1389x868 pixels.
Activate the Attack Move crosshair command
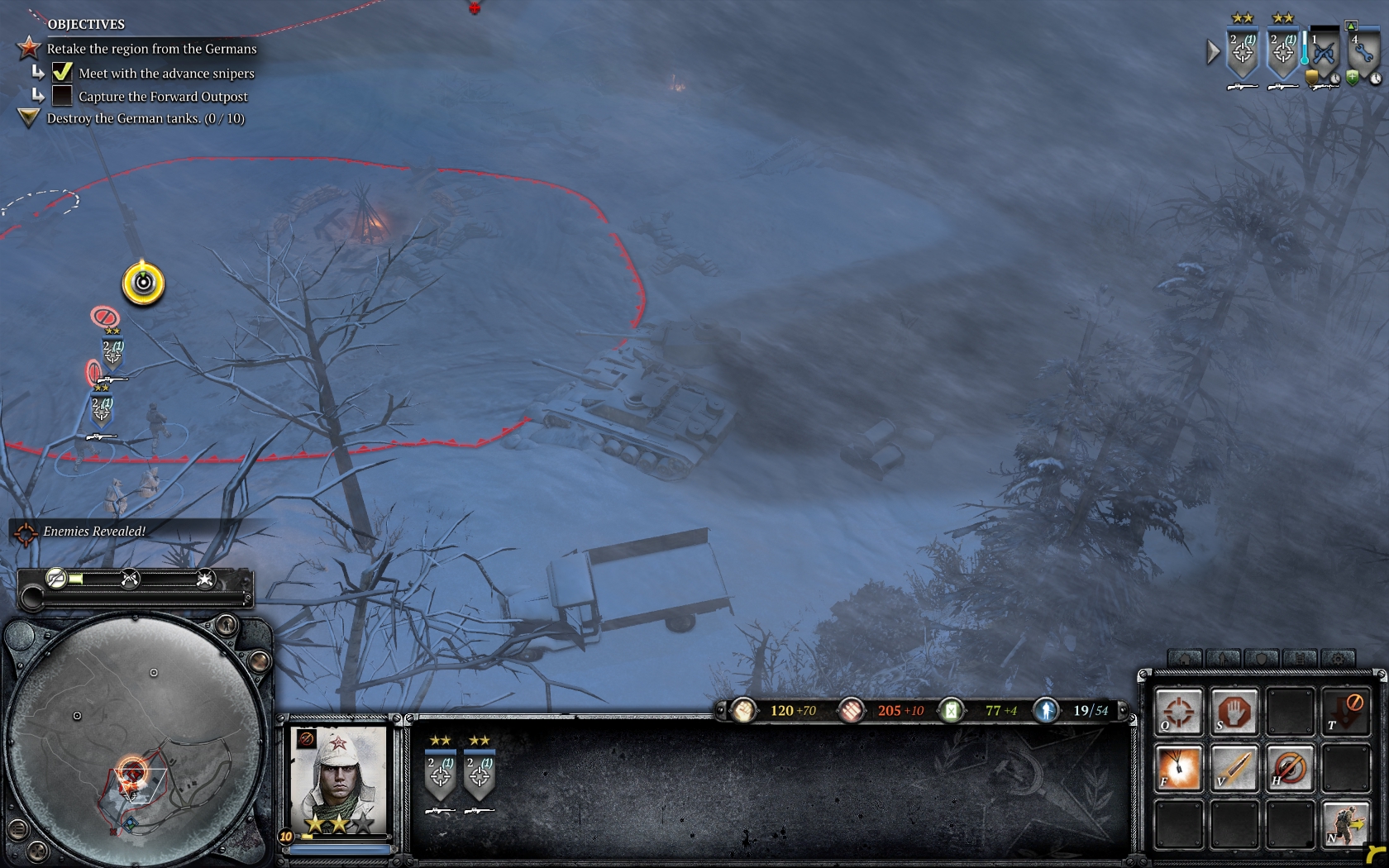(1178, 711)
